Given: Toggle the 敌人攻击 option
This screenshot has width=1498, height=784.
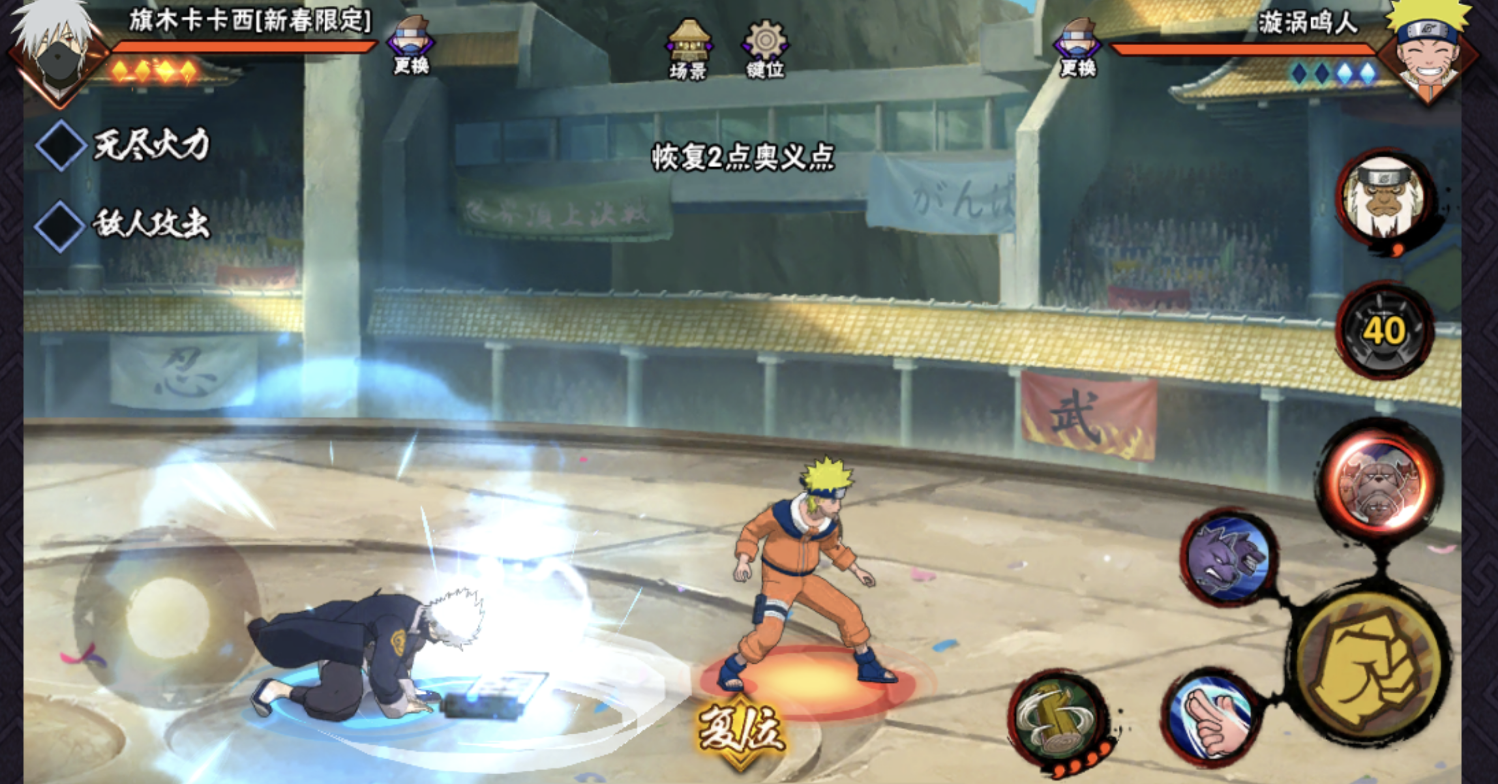Looking at the screenshot, I should pyautogui.click(x=61, y=225).
